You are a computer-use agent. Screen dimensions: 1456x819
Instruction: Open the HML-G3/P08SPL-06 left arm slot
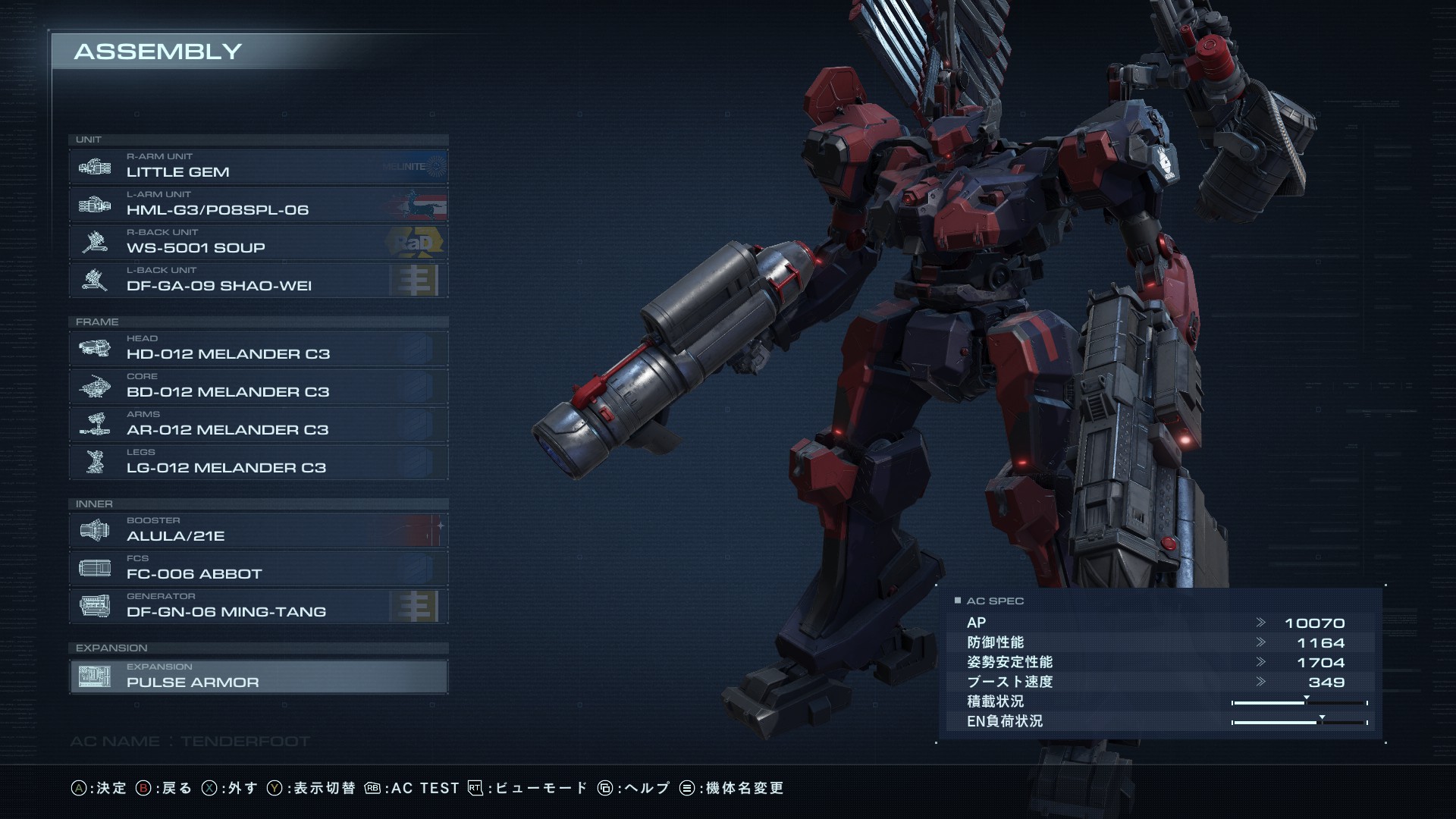click(x=258, y=204)
